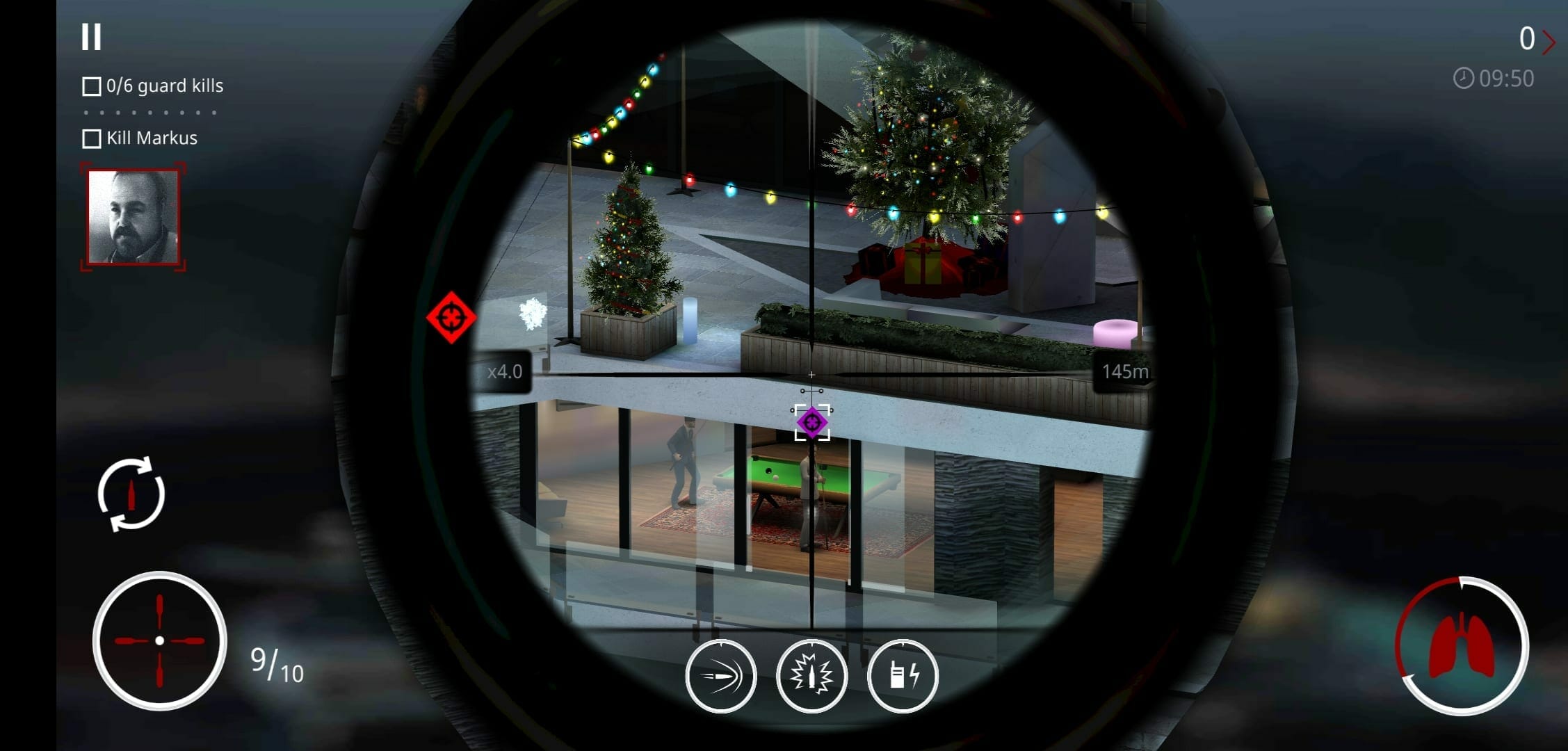Tap the red off-screen target marker
The image size is (1568, 751).
pos(451,318)
